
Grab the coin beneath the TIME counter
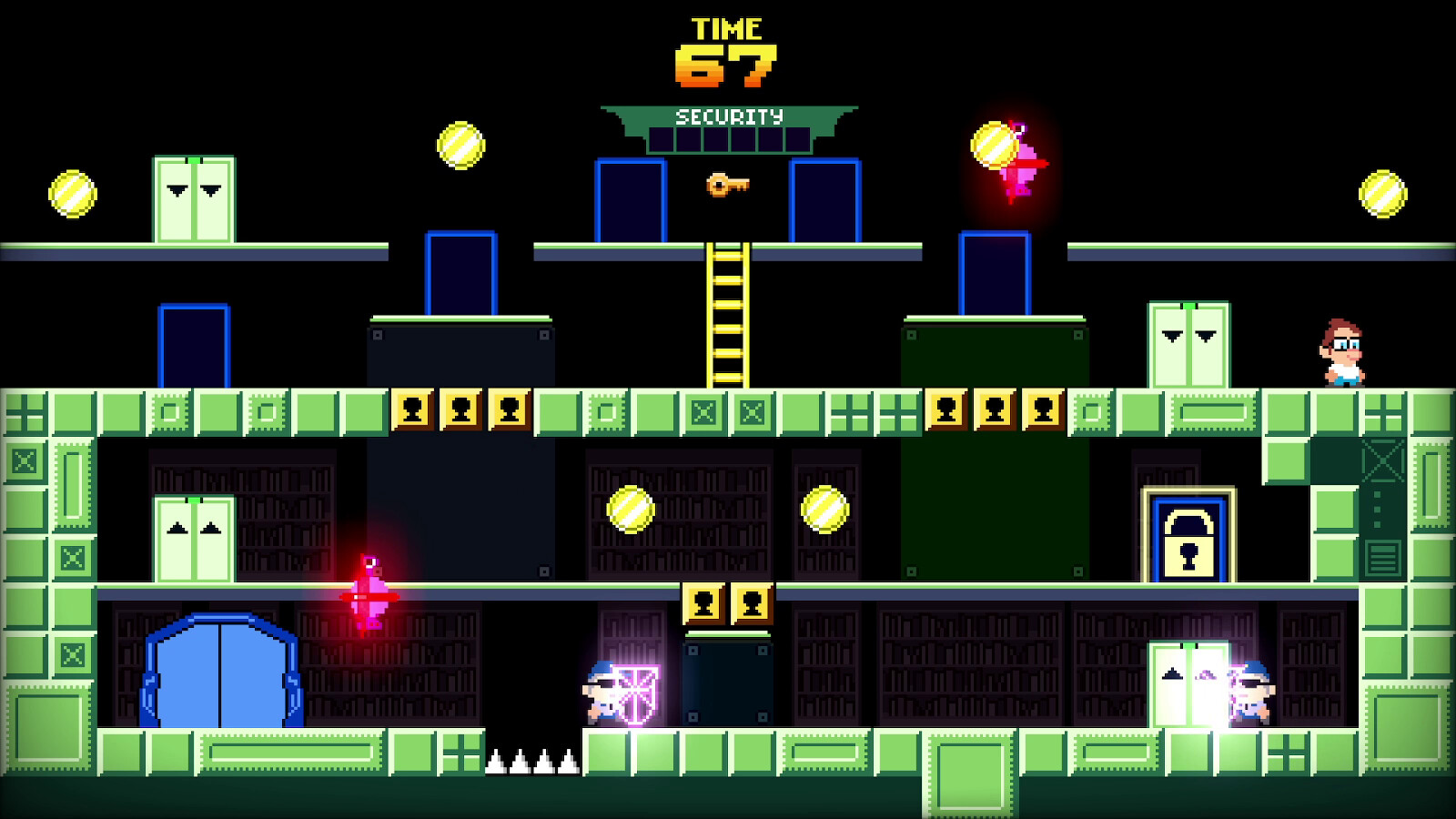(x=460, y=143)
